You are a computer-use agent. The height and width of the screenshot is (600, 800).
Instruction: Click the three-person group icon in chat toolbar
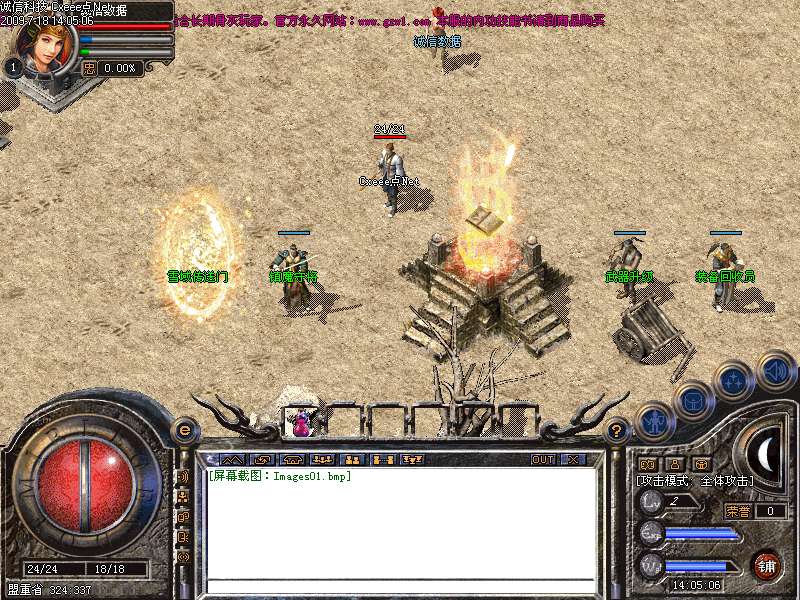click(323, 459)
